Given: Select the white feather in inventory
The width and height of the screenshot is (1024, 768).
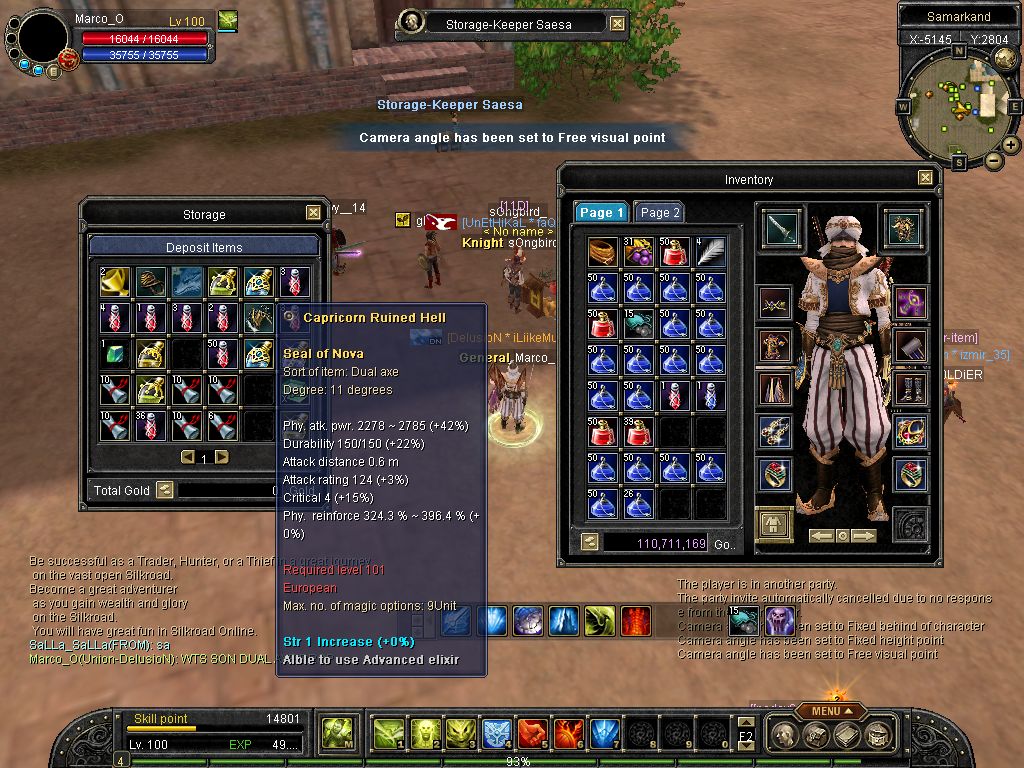Looking at the screenshot, I should click(711, 252).
